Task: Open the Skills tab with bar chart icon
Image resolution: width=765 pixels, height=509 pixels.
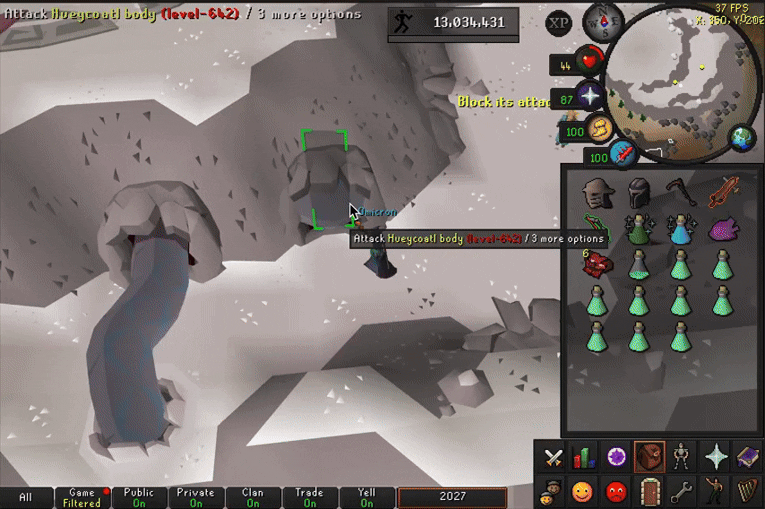Action: pos(583,459)
